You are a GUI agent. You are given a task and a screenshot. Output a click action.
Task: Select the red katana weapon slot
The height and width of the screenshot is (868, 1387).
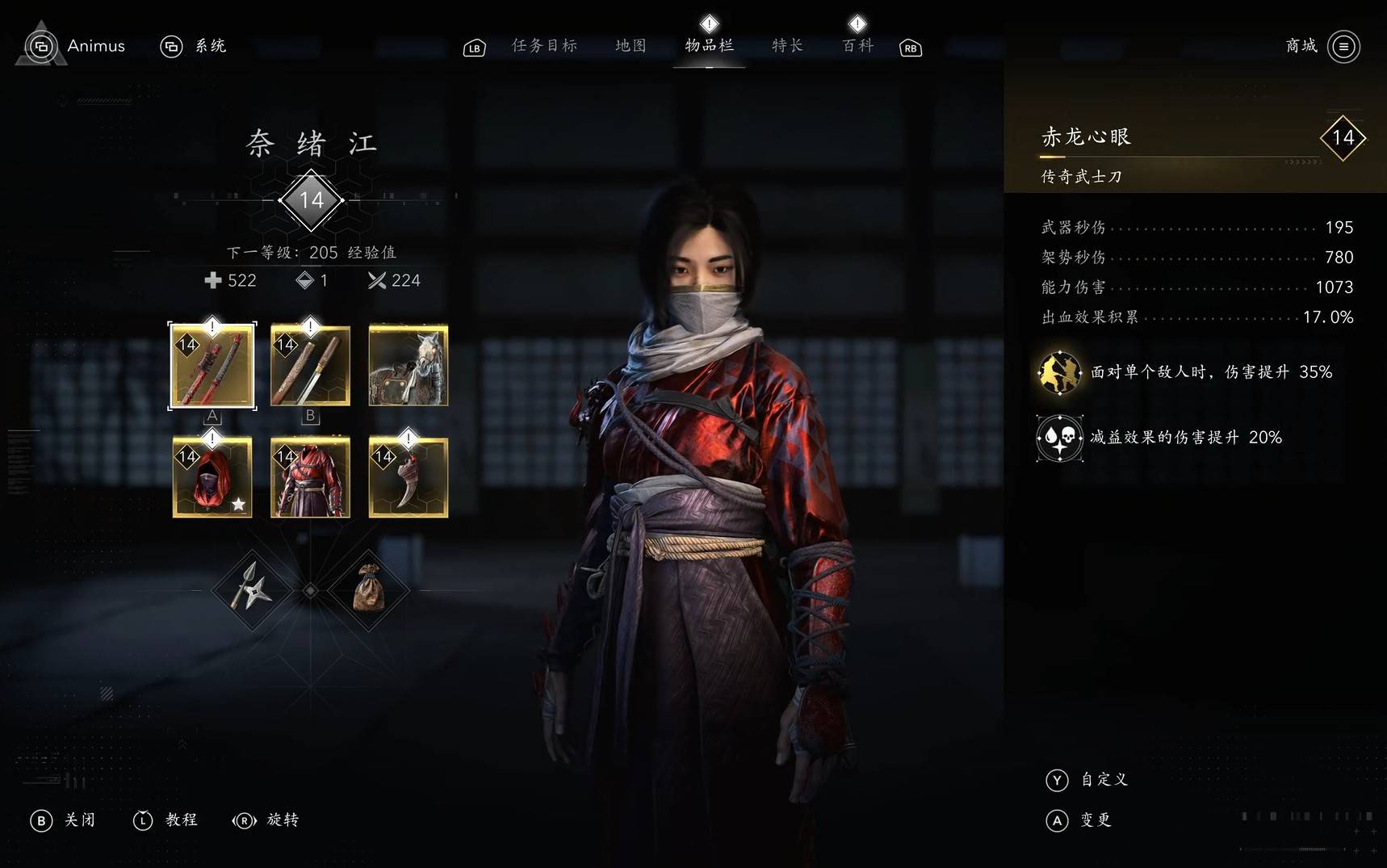click(x=212, y=366)
